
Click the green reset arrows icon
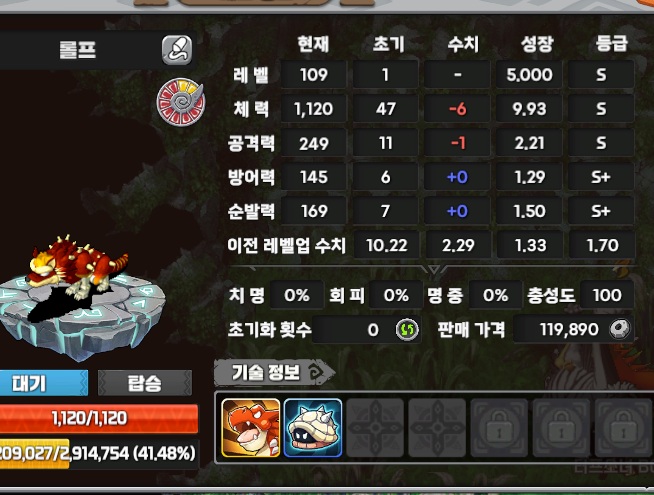click(x=405, y=329)
